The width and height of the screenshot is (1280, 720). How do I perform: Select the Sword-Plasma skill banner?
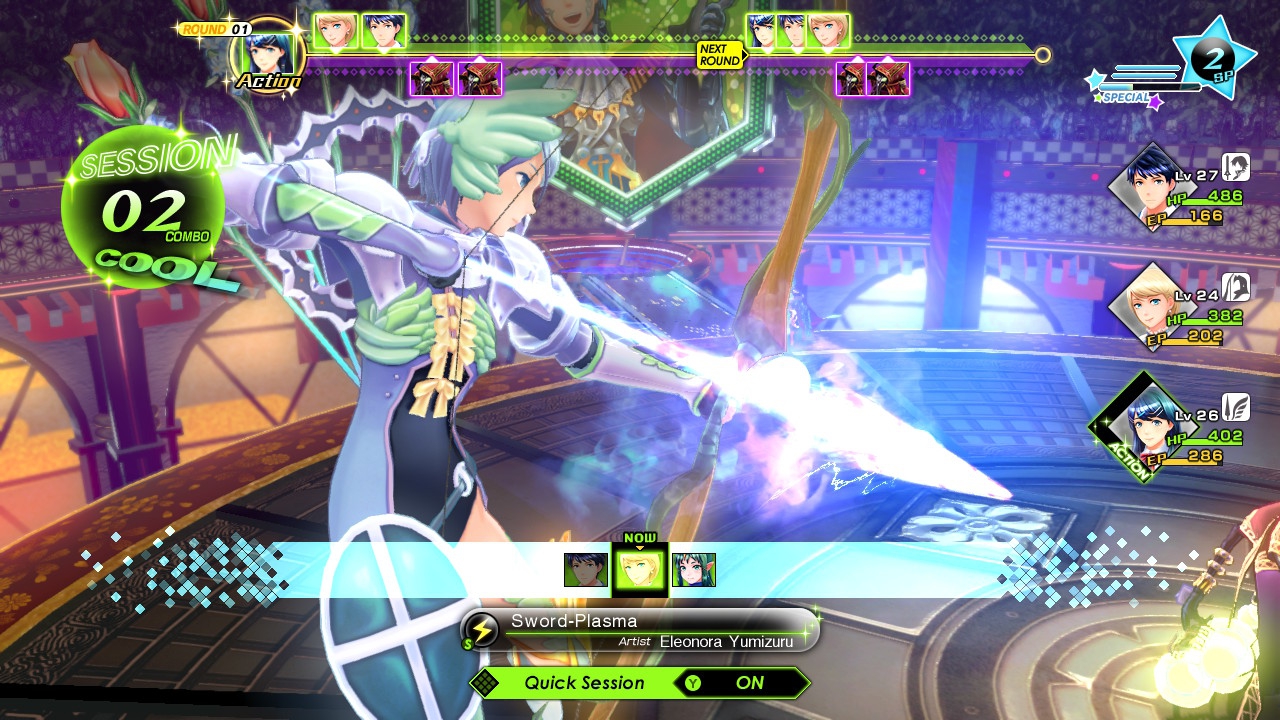(x=640, y=630)
